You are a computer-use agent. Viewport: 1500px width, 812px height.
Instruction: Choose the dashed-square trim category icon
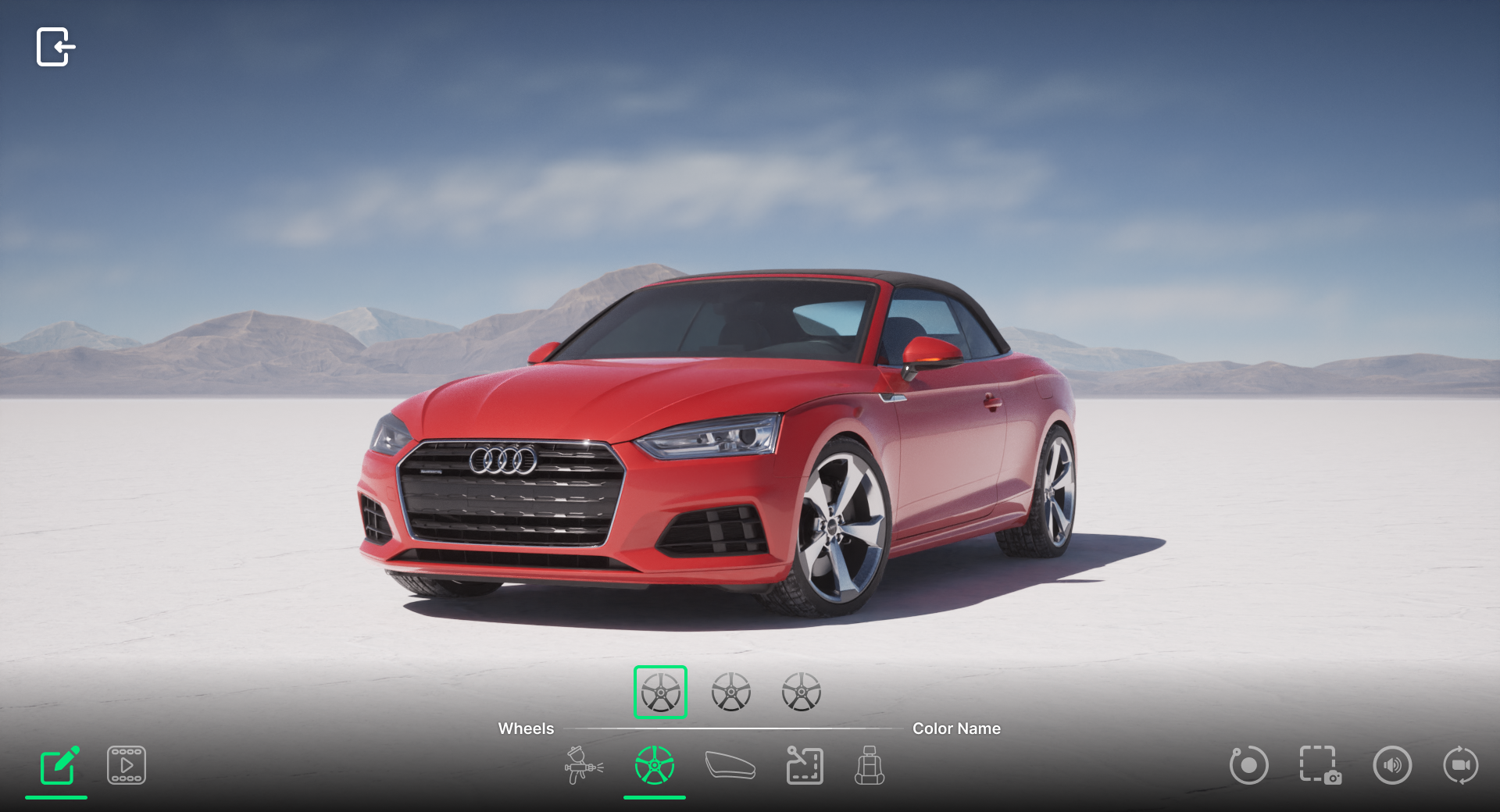coord(804,765)
